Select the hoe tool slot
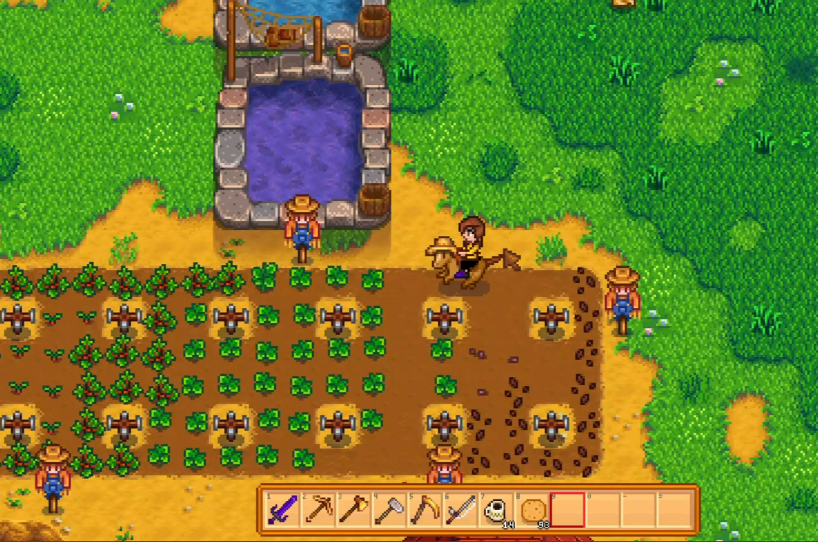 [388, 510]
